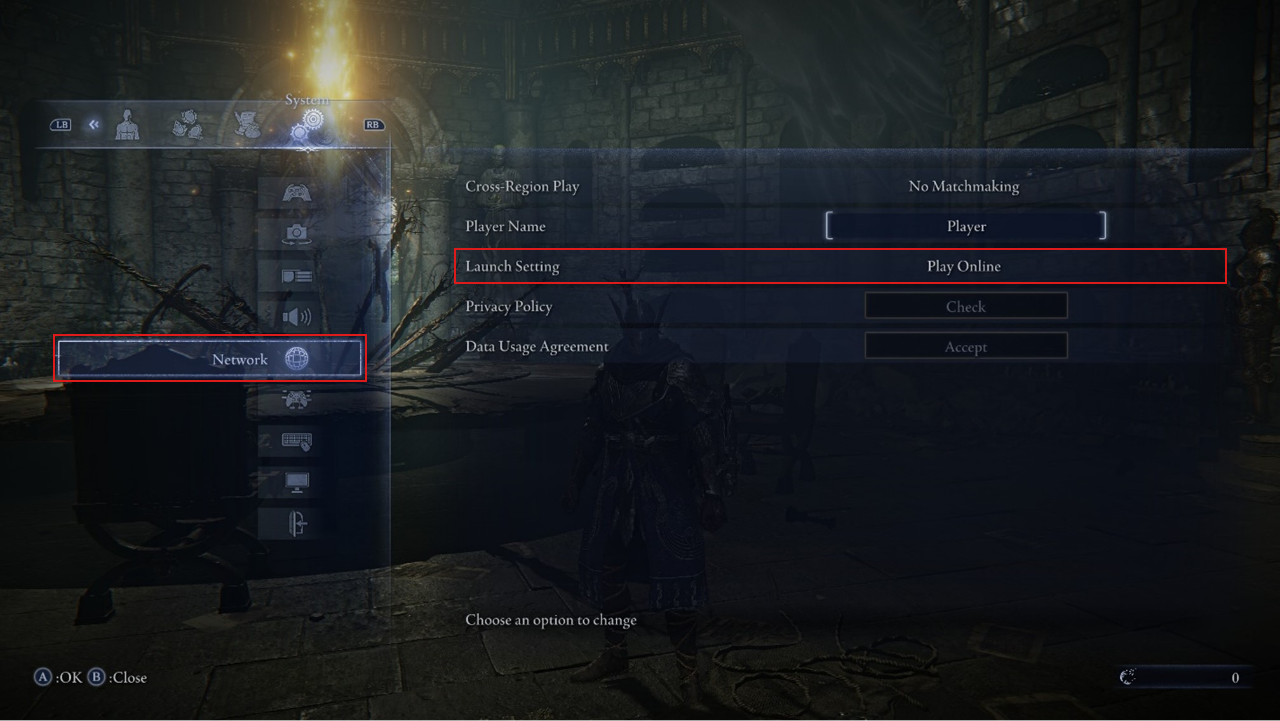
Task: Switch to the character body tab
Action: click(127, 126)
